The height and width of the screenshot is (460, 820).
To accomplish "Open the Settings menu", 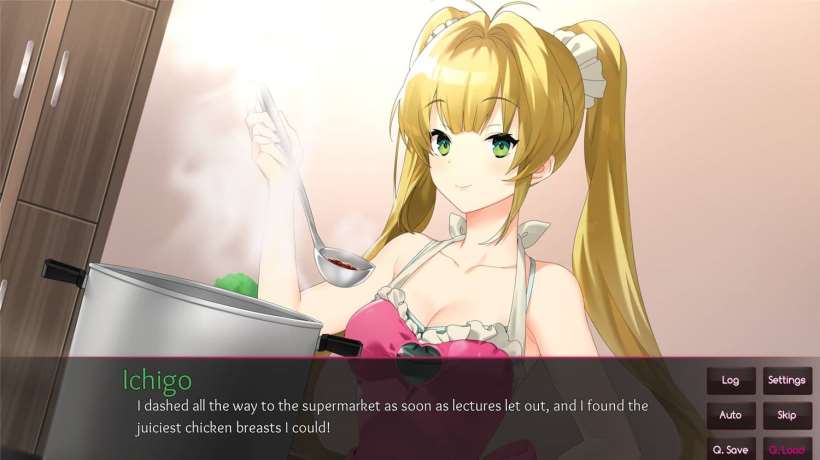I will pos(787,380).
